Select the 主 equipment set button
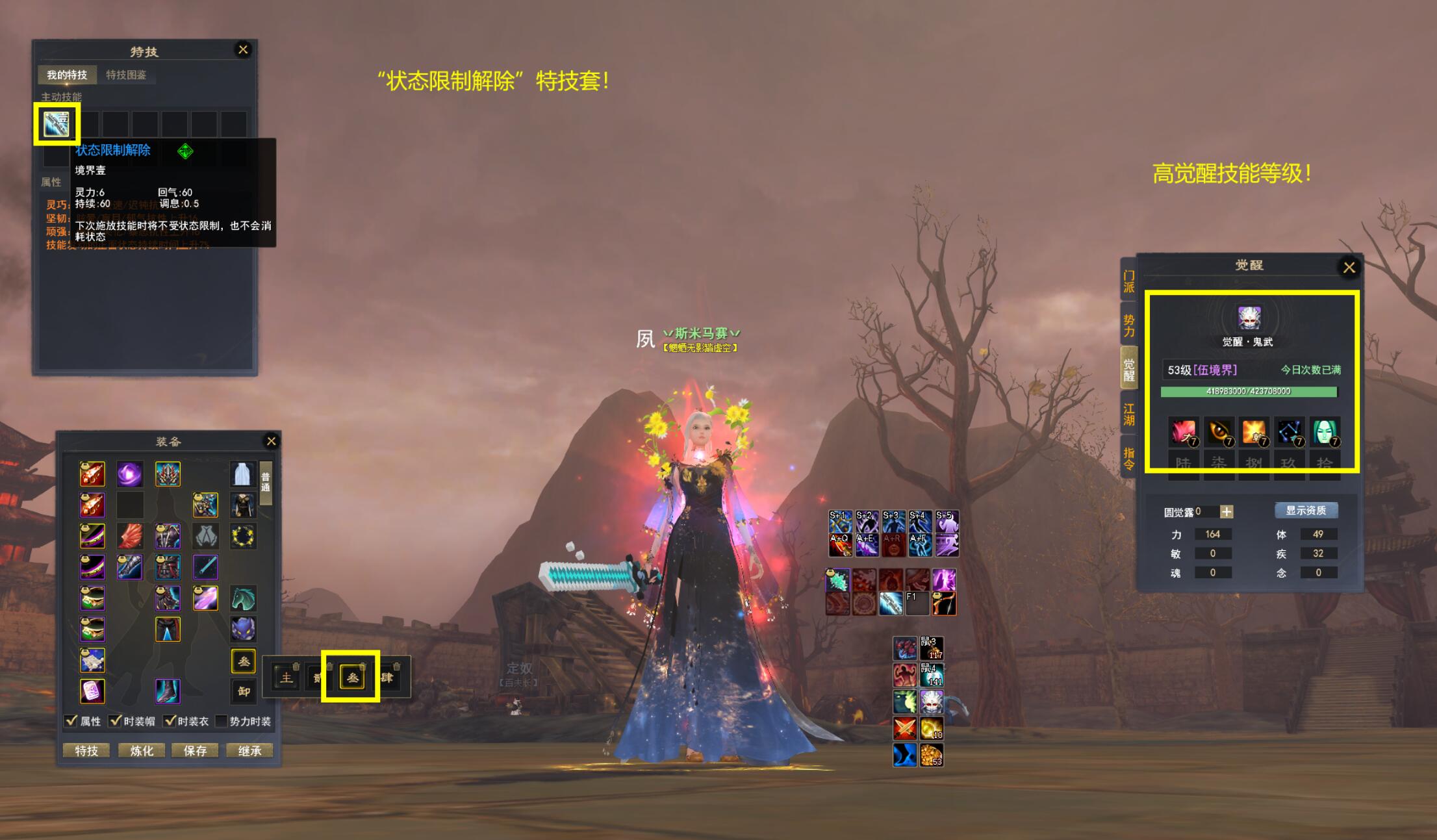Viewport: 1437px width, 840px height. point(286,678)
